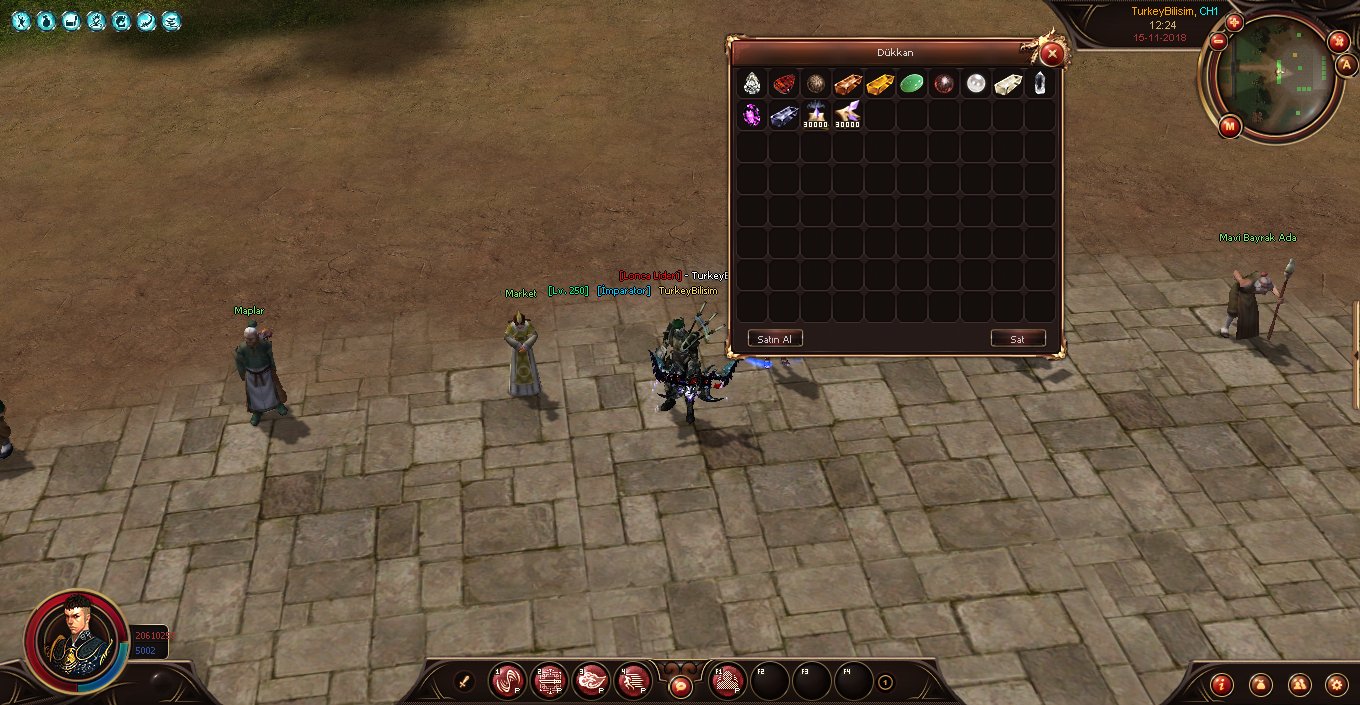Activate the skill in hotbar slot 1

(x=507, y=682)
